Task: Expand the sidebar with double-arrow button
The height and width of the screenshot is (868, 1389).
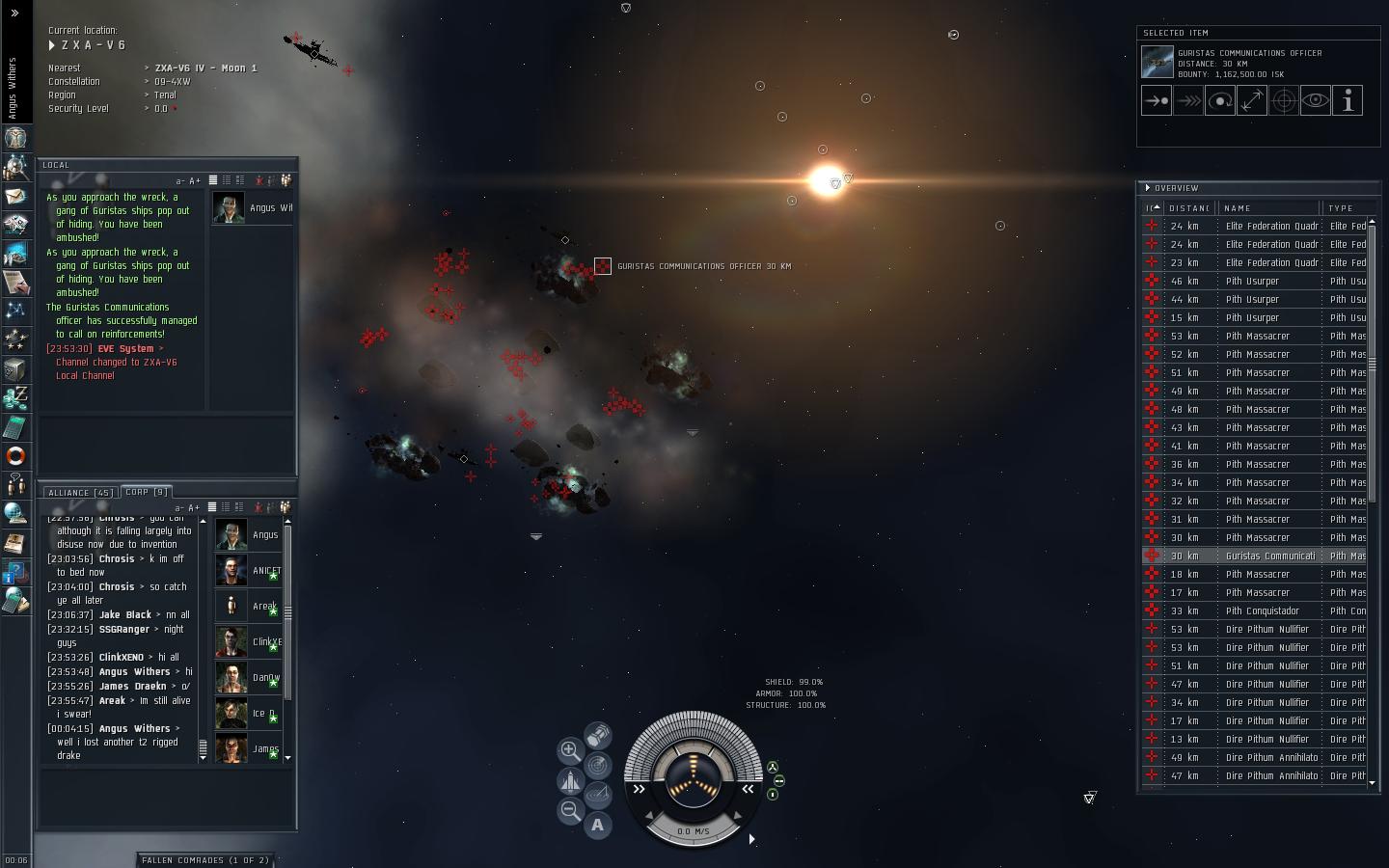Action: point(14,13)
